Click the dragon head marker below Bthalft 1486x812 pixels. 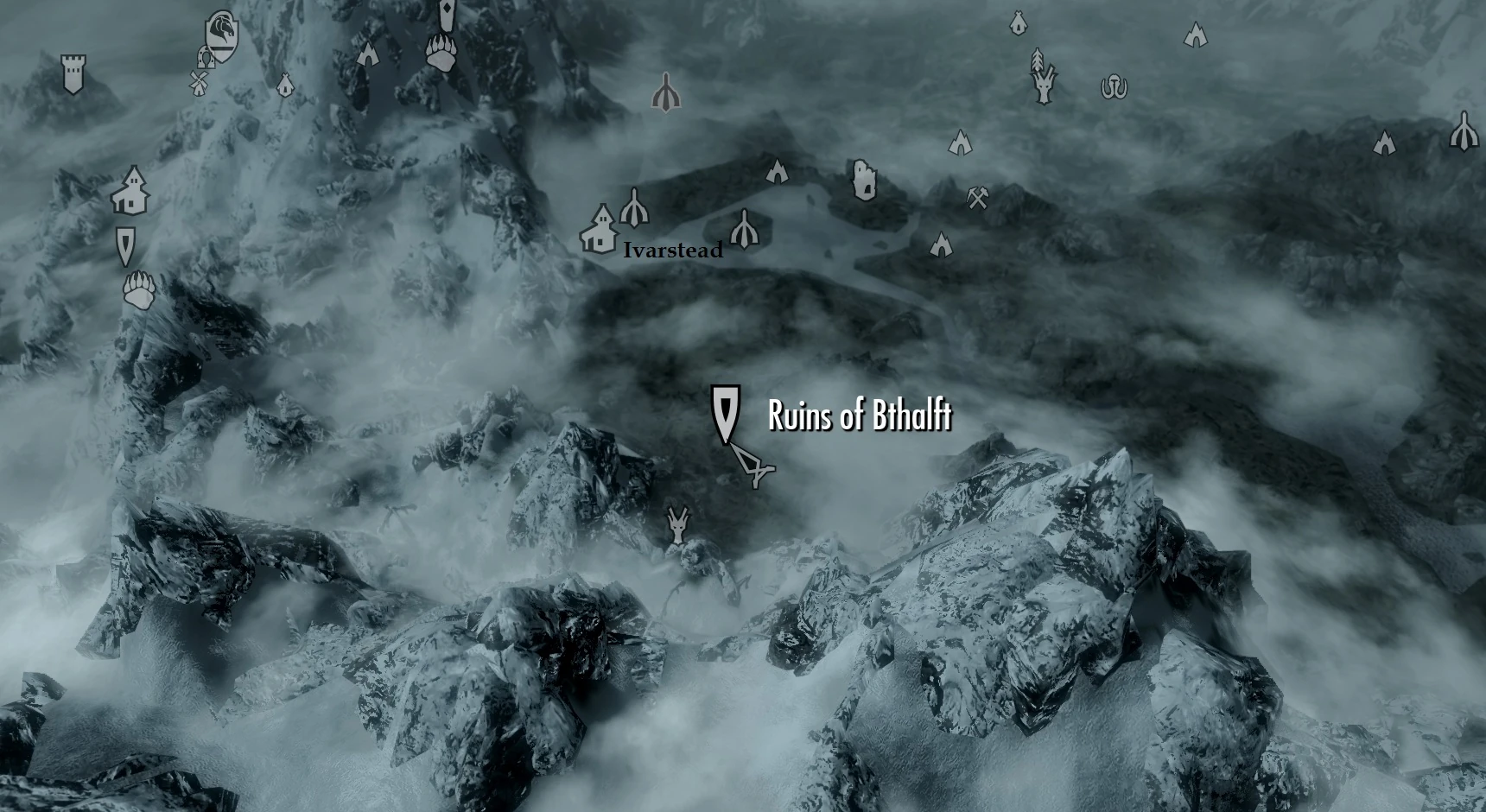click(679, 523)
